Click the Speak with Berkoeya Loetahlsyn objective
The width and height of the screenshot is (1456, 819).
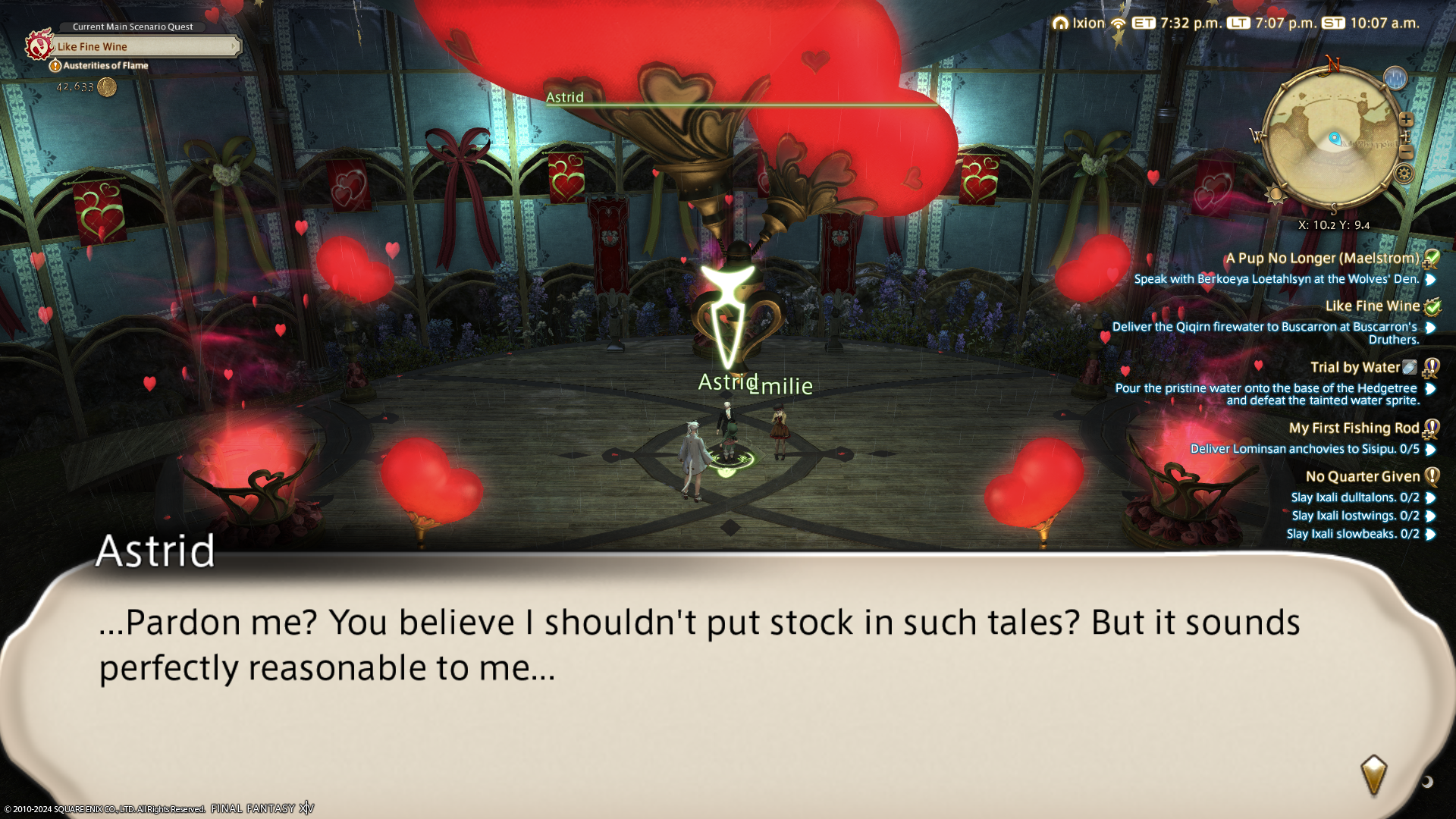point(1276,279)
